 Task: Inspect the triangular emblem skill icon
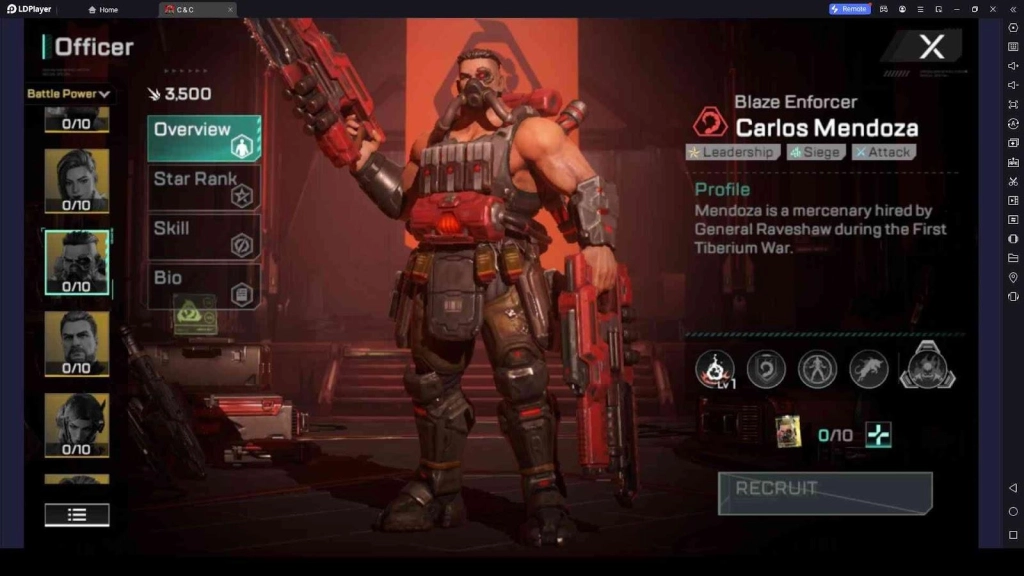tap(927, 366)
